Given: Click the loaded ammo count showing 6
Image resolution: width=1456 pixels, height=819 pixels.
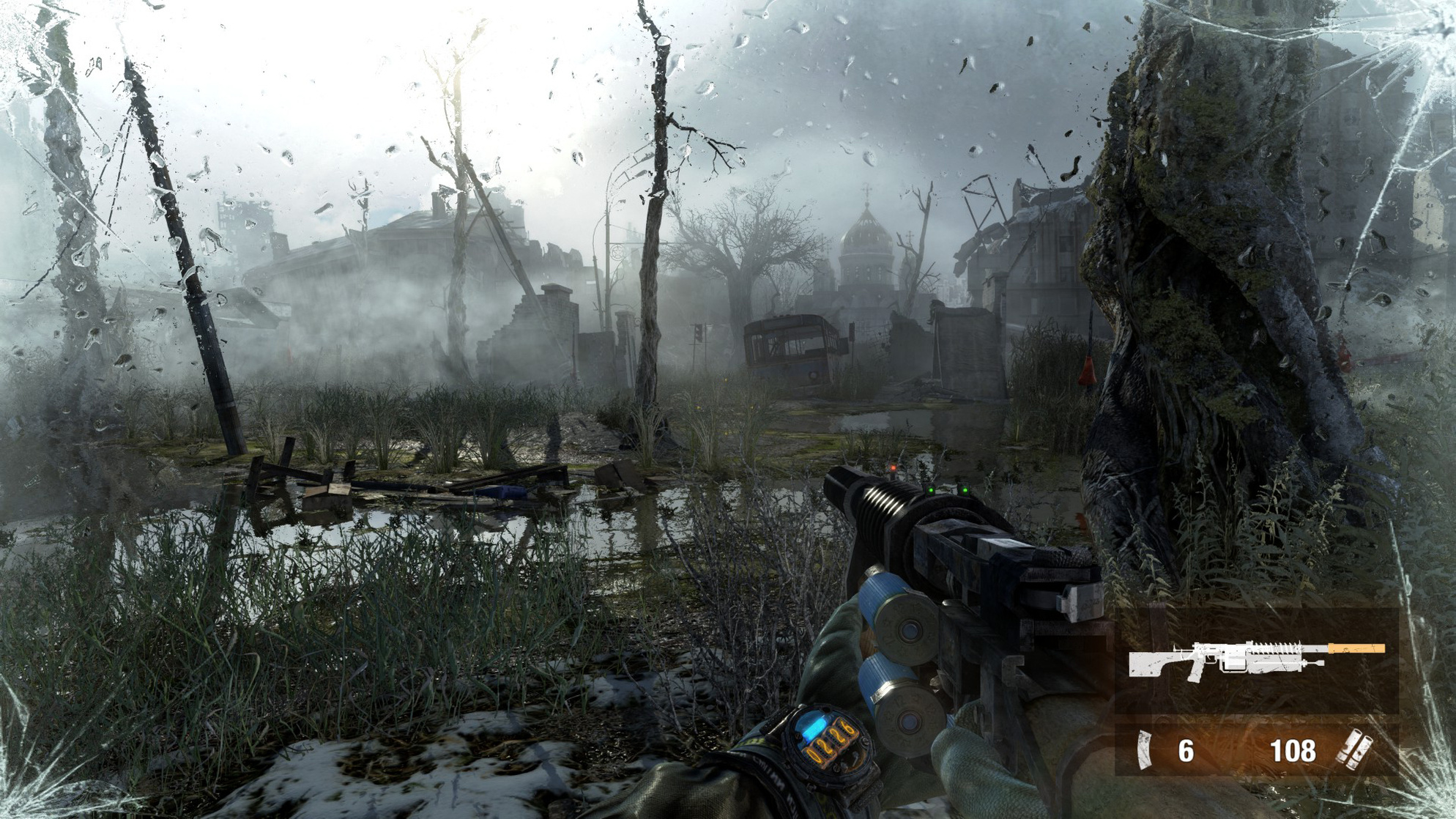Looking at the screenshot, I should tap(1187, 750).
